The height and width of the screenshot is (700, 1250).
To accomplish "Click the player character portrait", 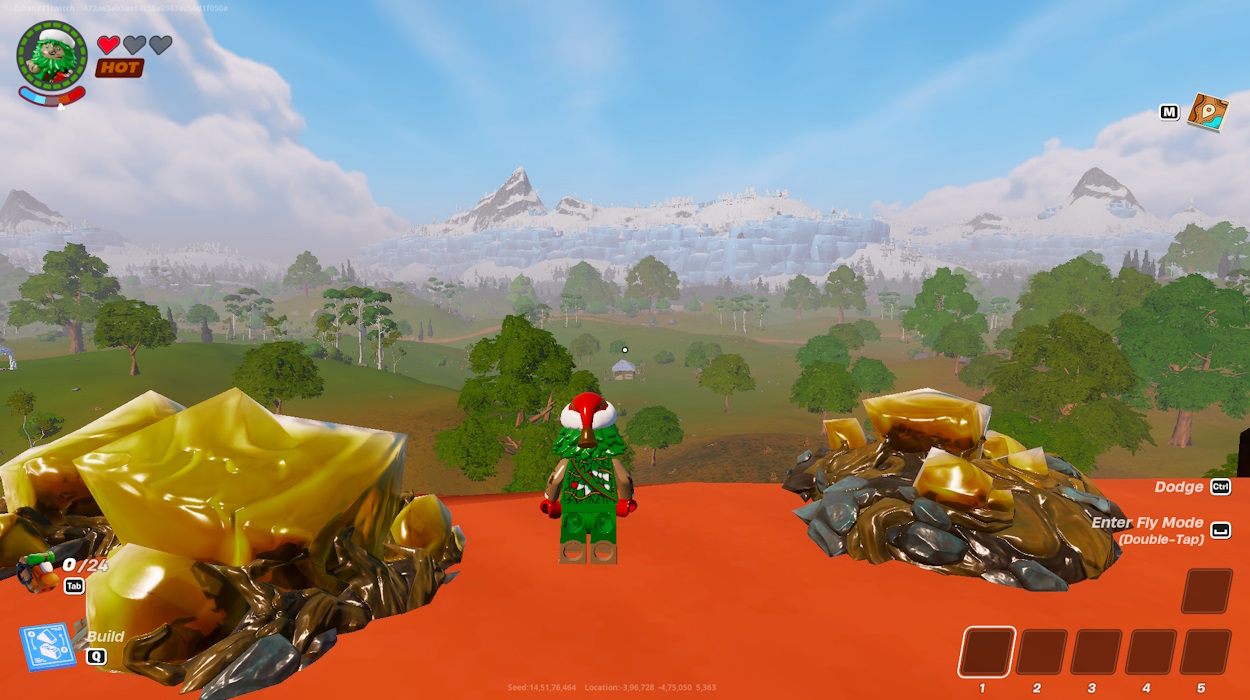I will pyautogui.click(x=52, y=56).
